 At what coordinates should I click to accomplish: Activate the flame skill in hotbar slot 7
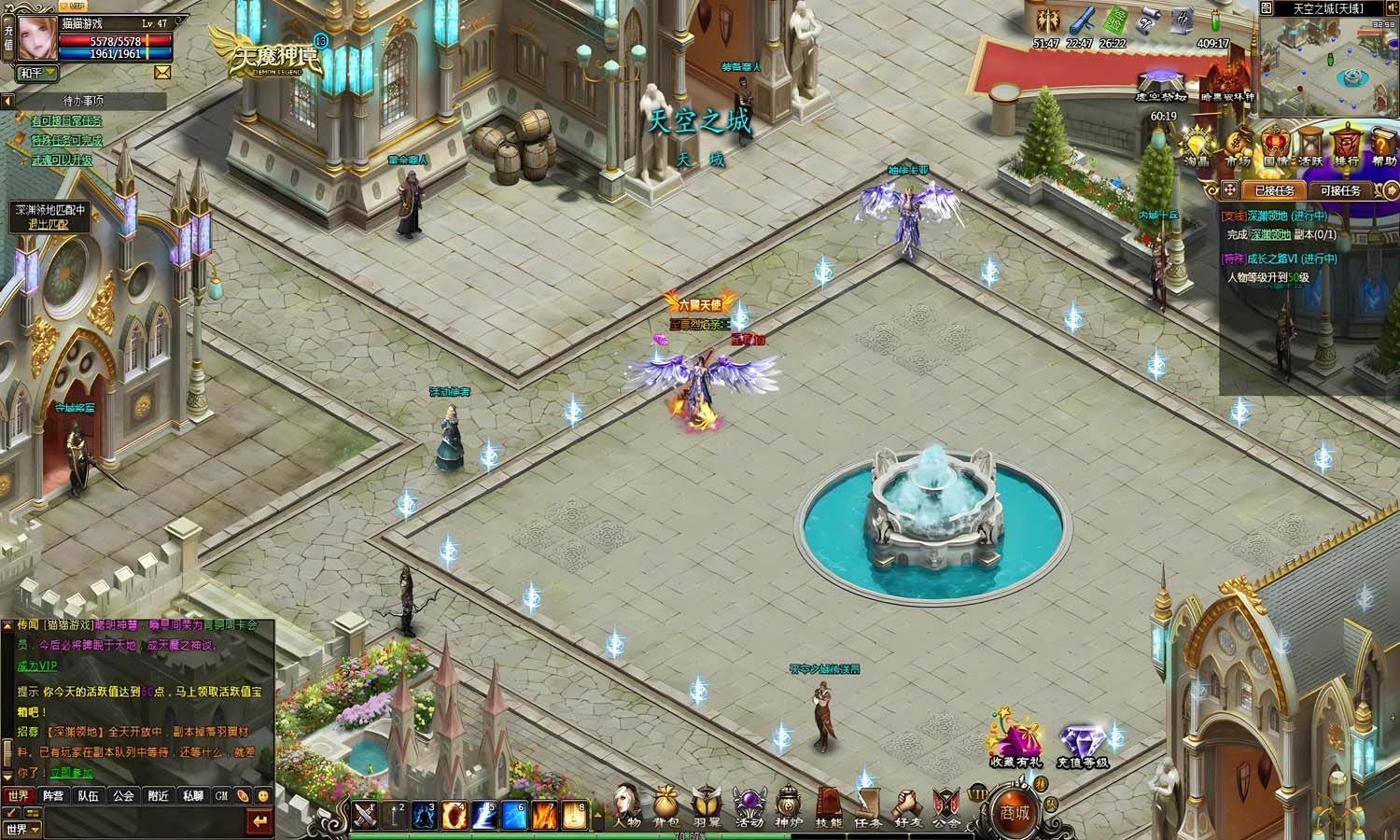click(545, 815)
